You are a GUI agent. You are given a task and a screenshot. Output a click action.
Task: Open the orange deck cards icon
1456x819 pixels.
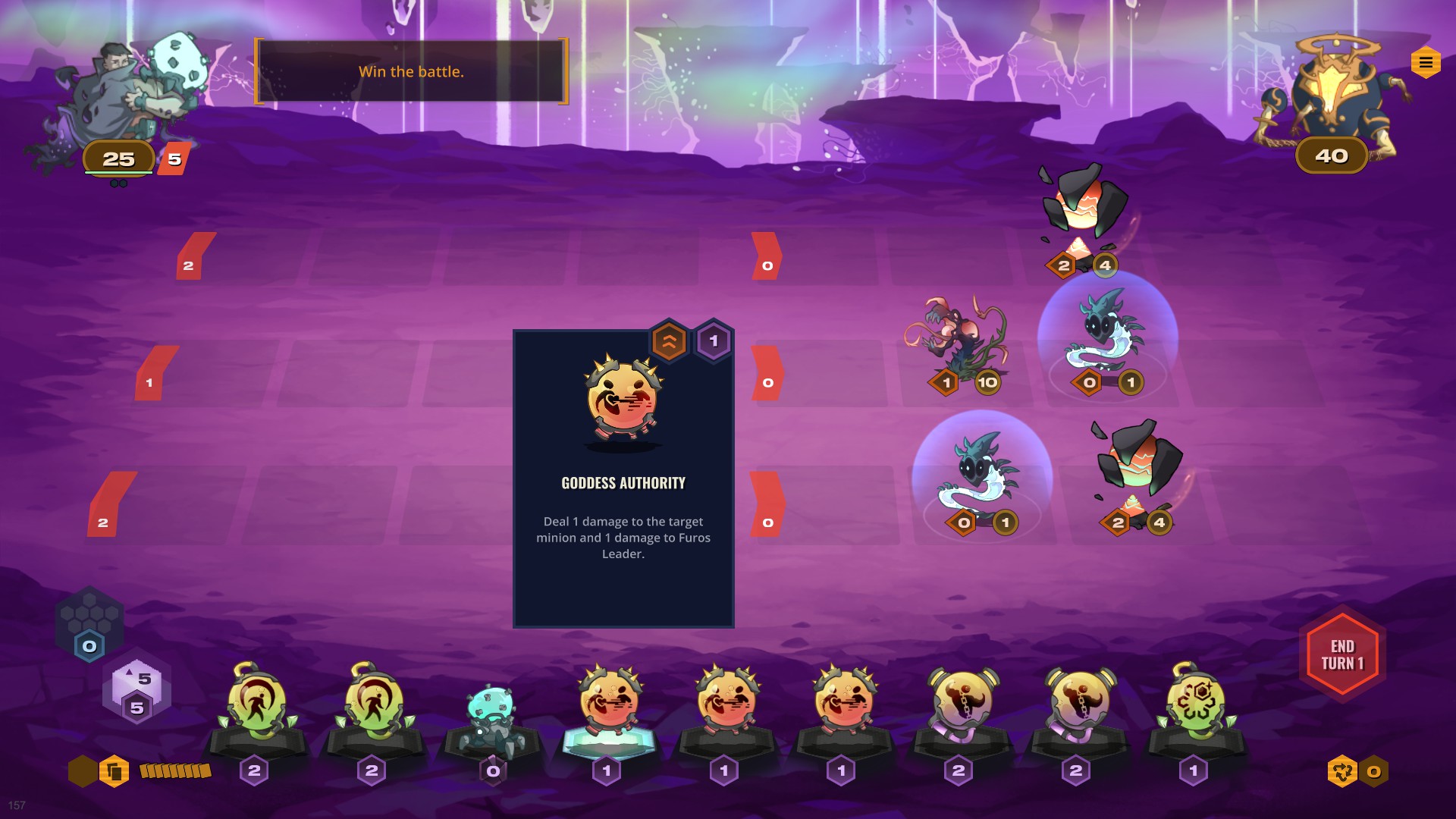(x=115, y=772)
